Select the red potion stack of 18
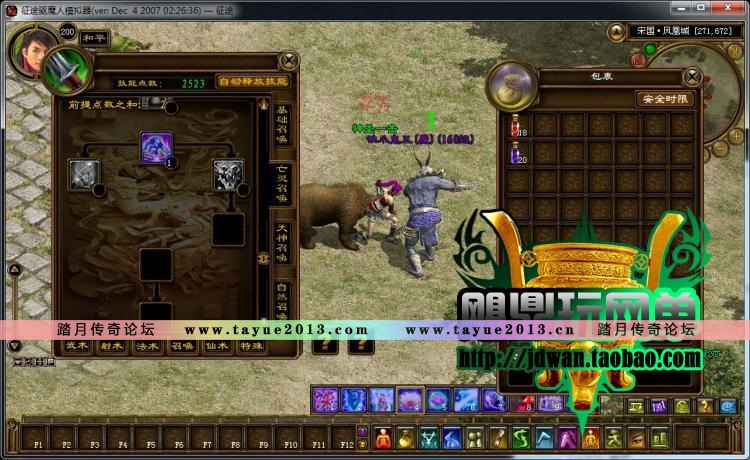The image size is (750, 460). click(517, 125)
